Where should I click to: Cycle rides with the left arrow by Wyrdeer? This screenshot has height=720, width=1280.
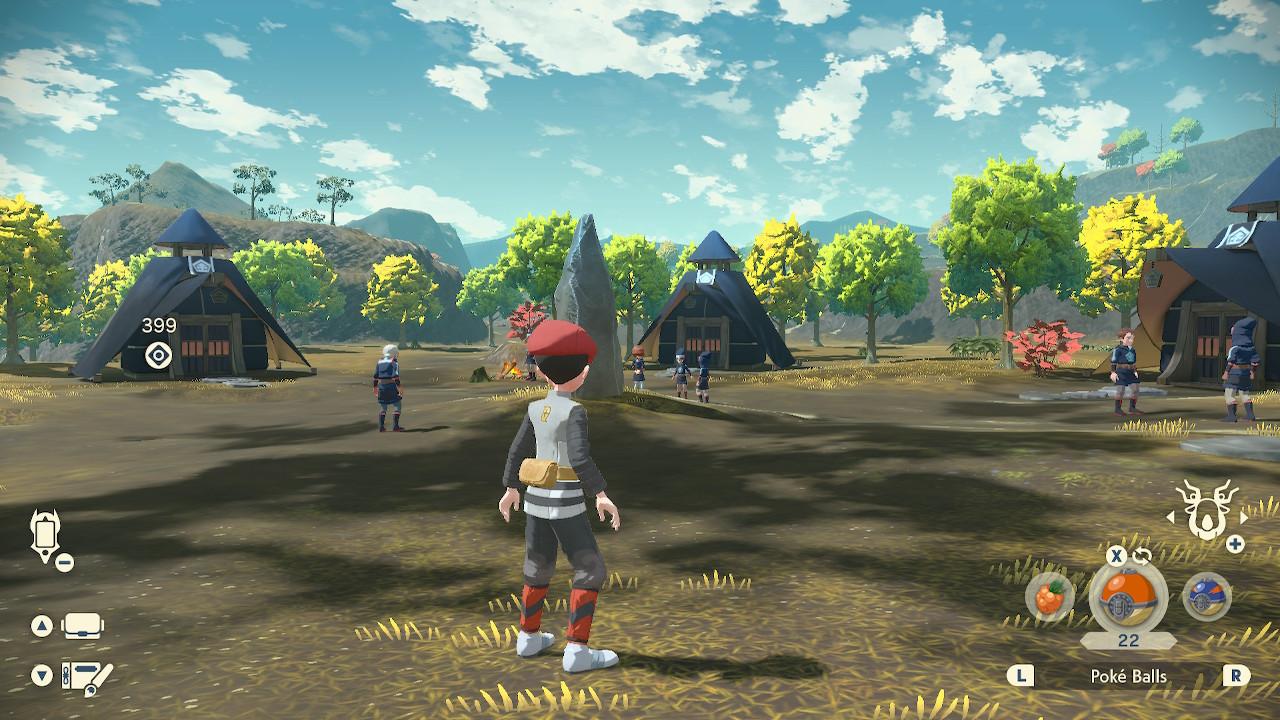click(1171, 517)
